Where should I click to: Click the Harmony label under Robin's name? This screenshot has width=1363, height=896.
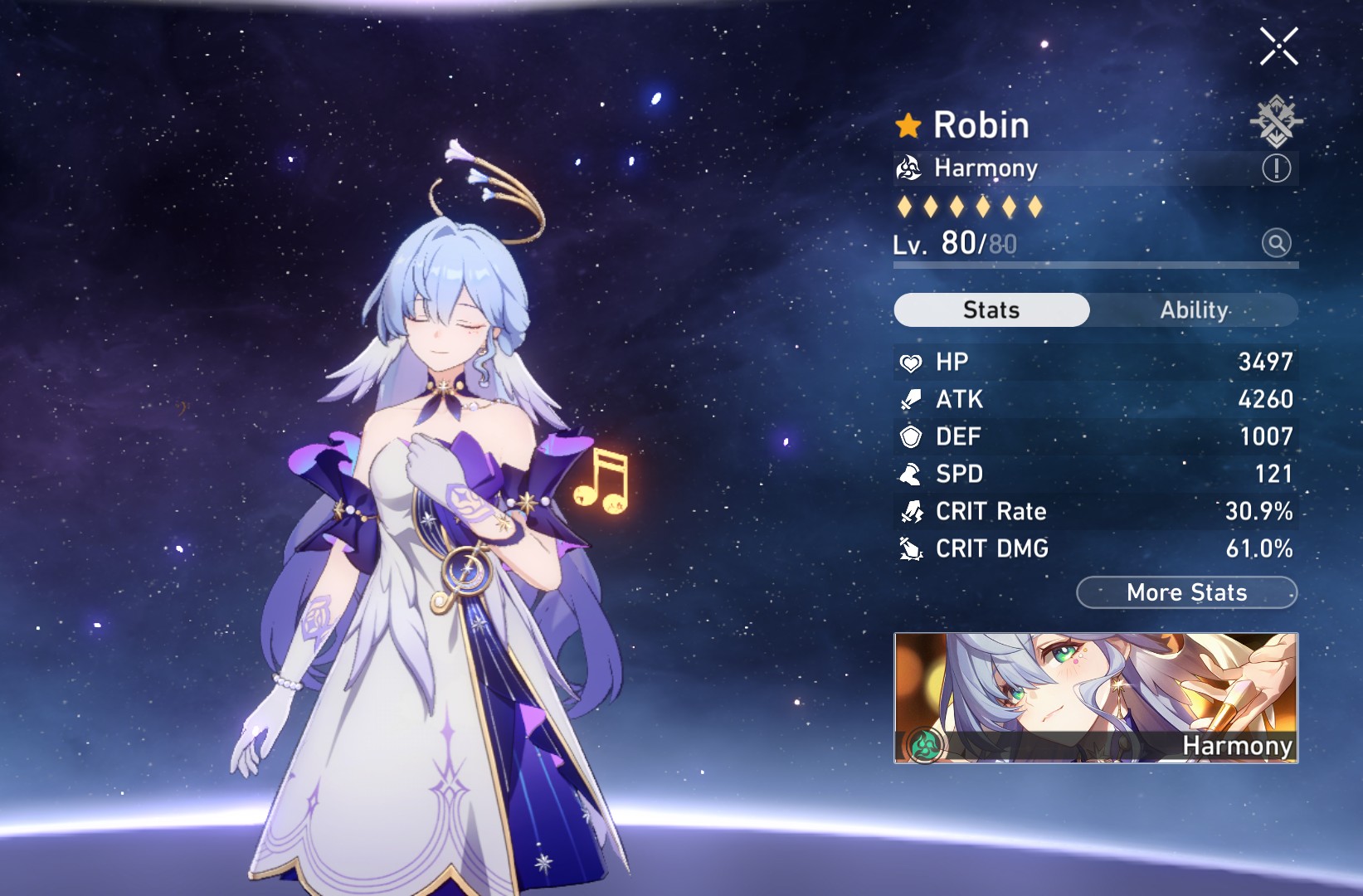[x=985, y=168]
